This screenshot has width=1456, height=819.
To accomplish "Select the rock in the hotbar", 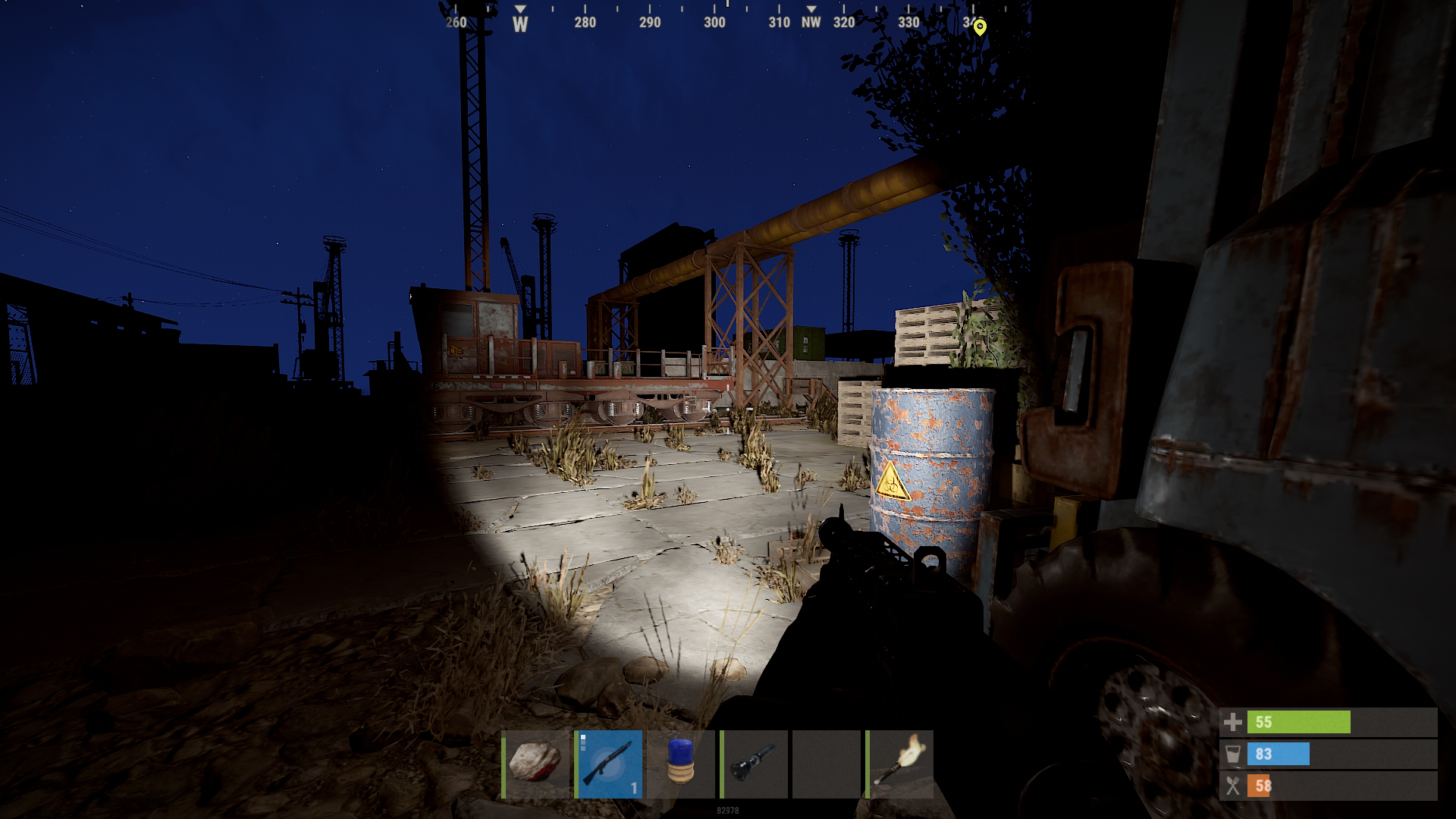I will (535, 764).
